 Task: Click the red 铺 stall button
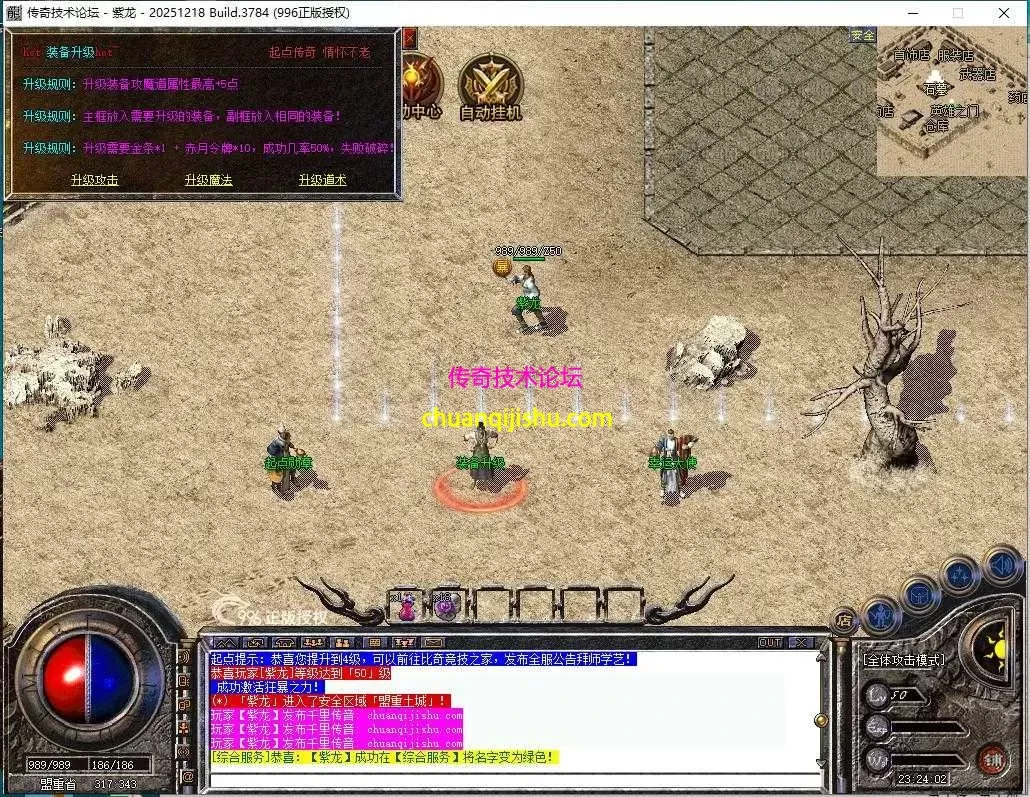(x=991, y=759)
